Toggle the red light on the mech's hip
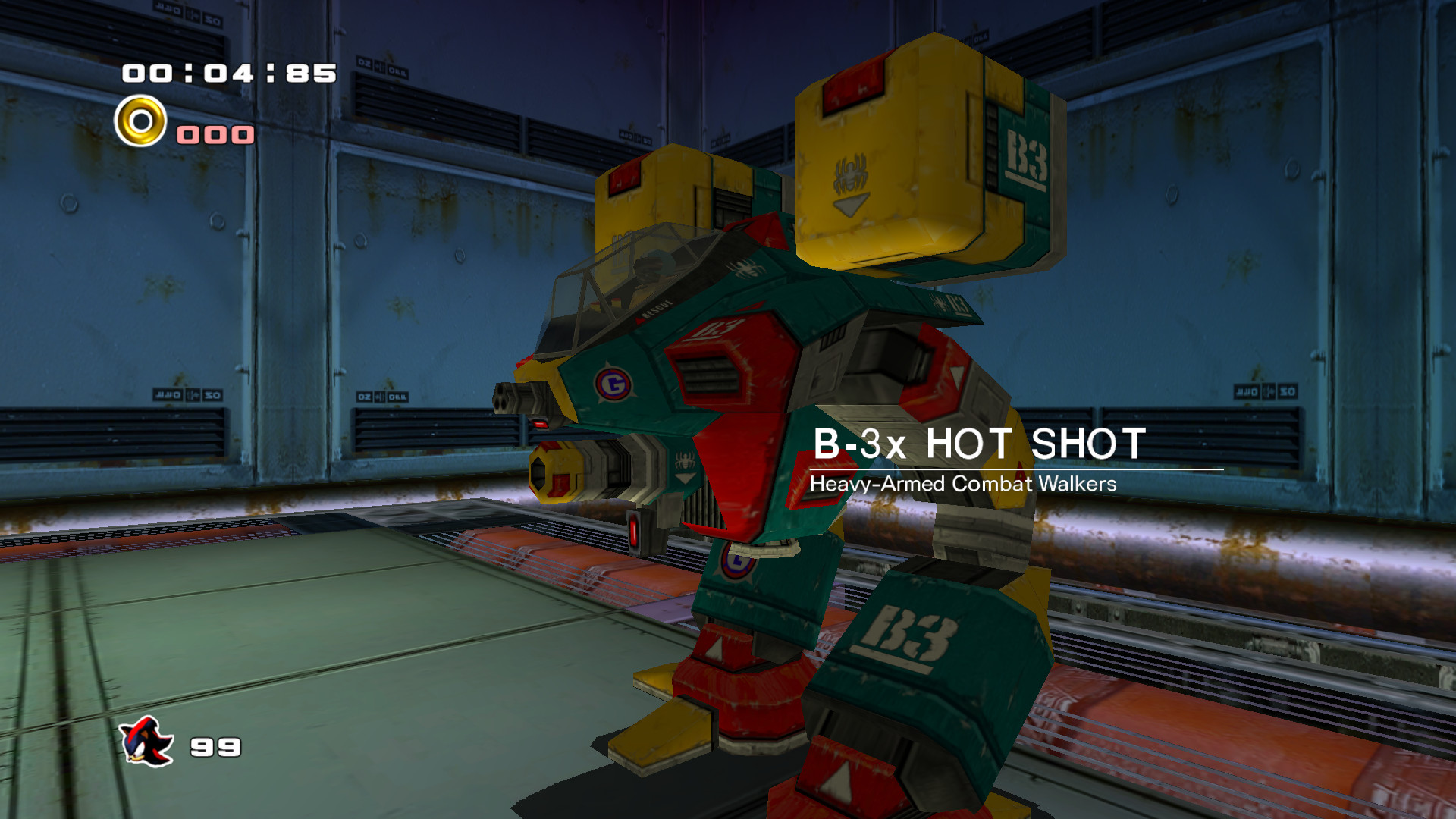Image resolution: width=1456 pixels, height=819 pixels. coord(633,531)
